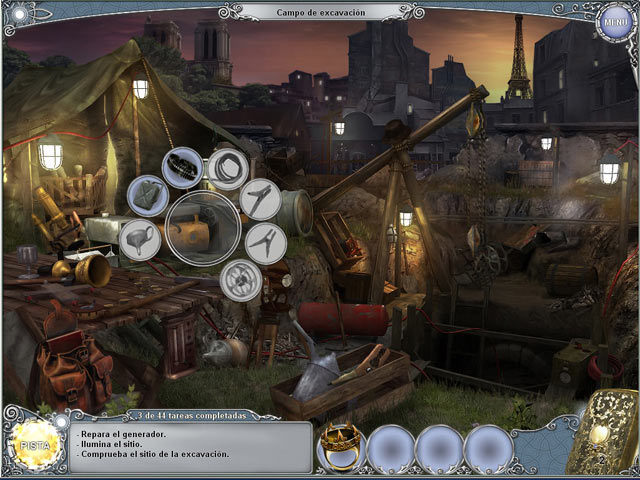
Task: Select the drive belt part icon
Action: 184,165
